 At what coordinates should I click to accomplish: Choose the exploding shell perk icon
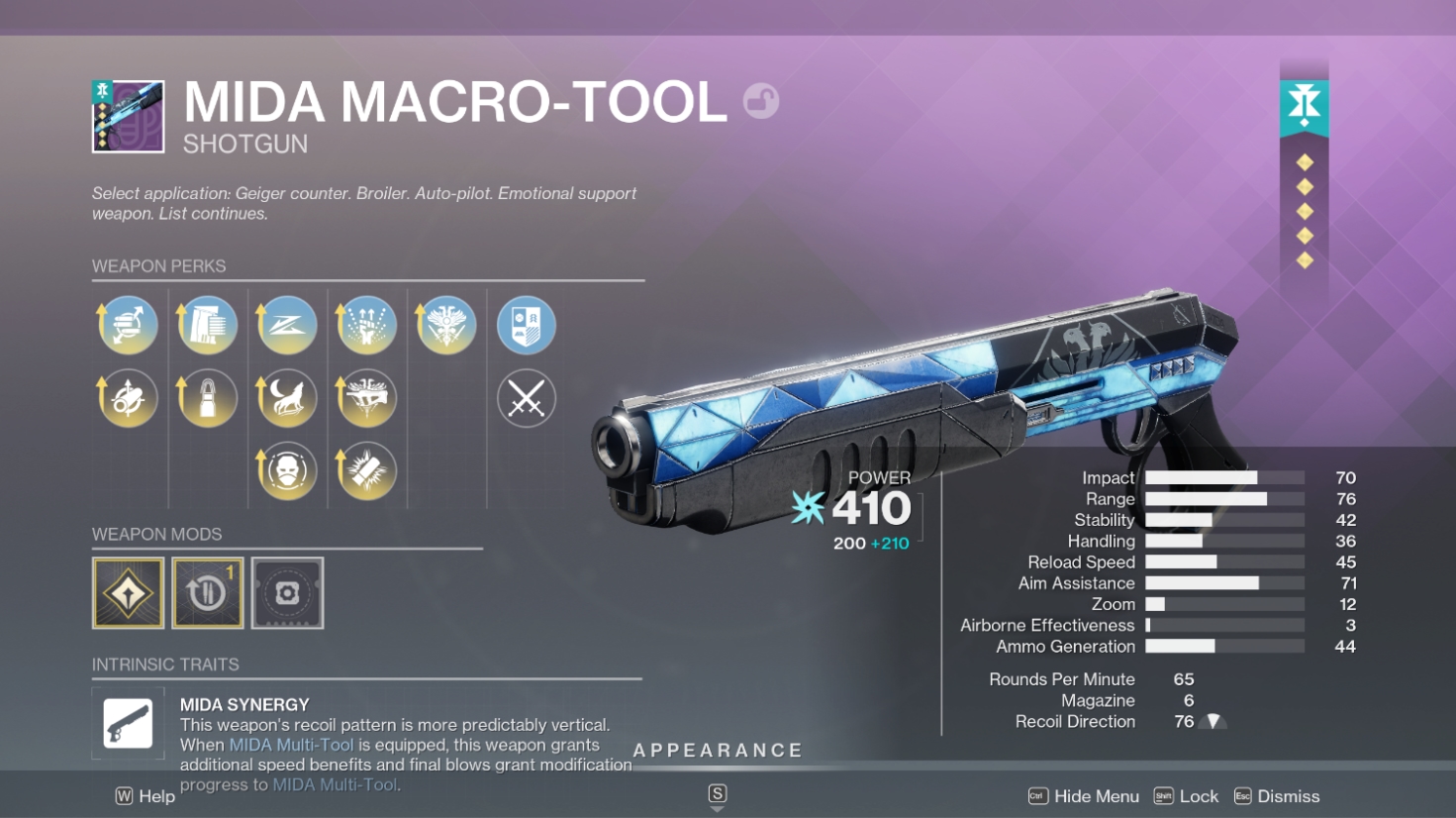tap(366, 470)
